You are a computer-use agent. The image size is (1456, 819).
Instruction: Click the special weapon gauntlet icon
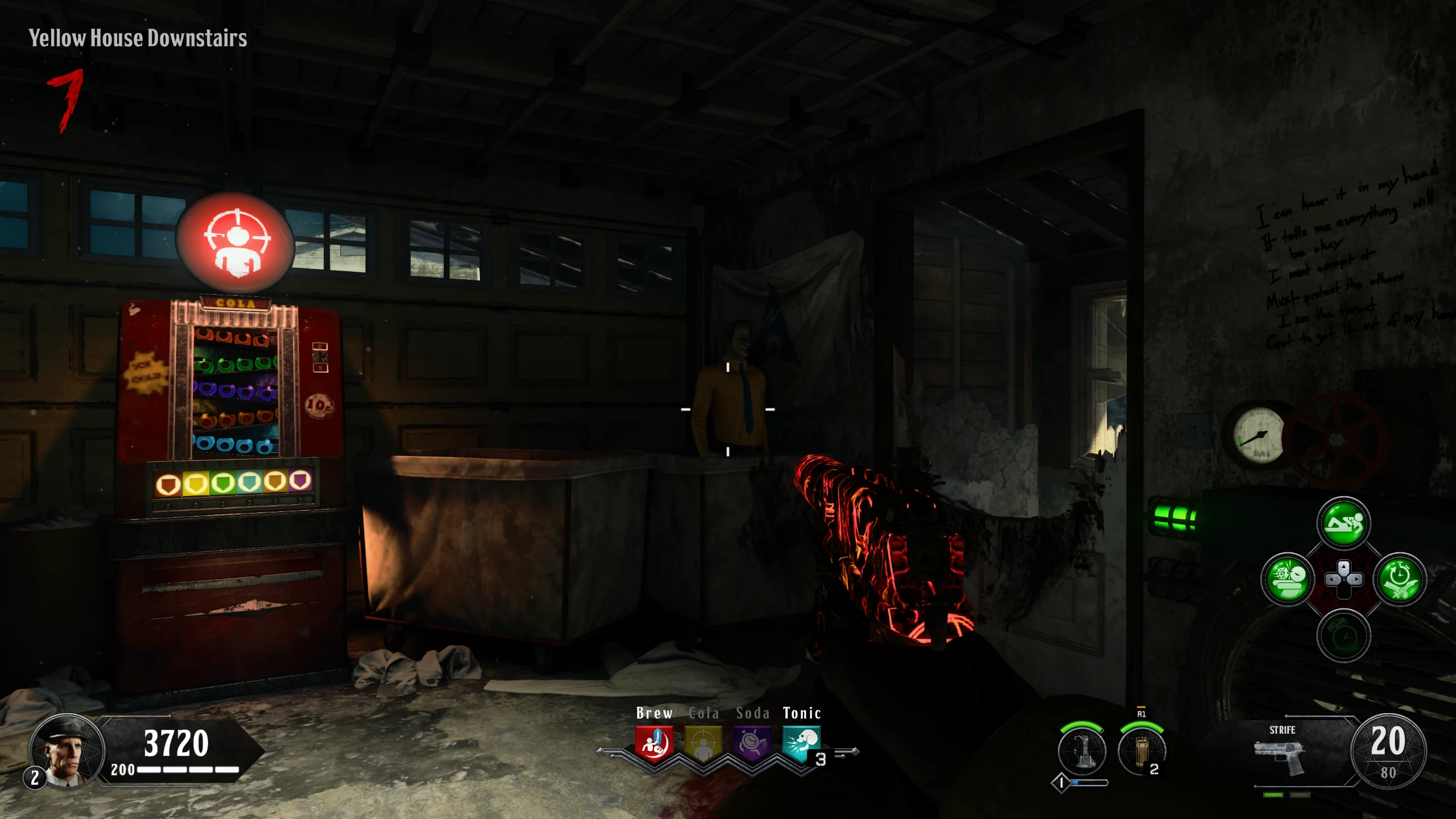[1082, 751]
